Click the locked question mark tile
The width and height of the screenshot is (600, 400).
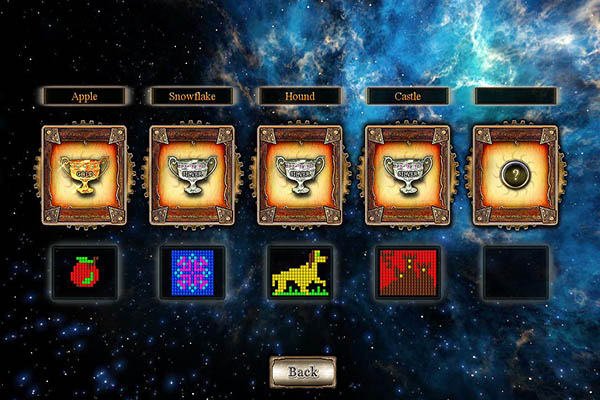pos(516,175)
